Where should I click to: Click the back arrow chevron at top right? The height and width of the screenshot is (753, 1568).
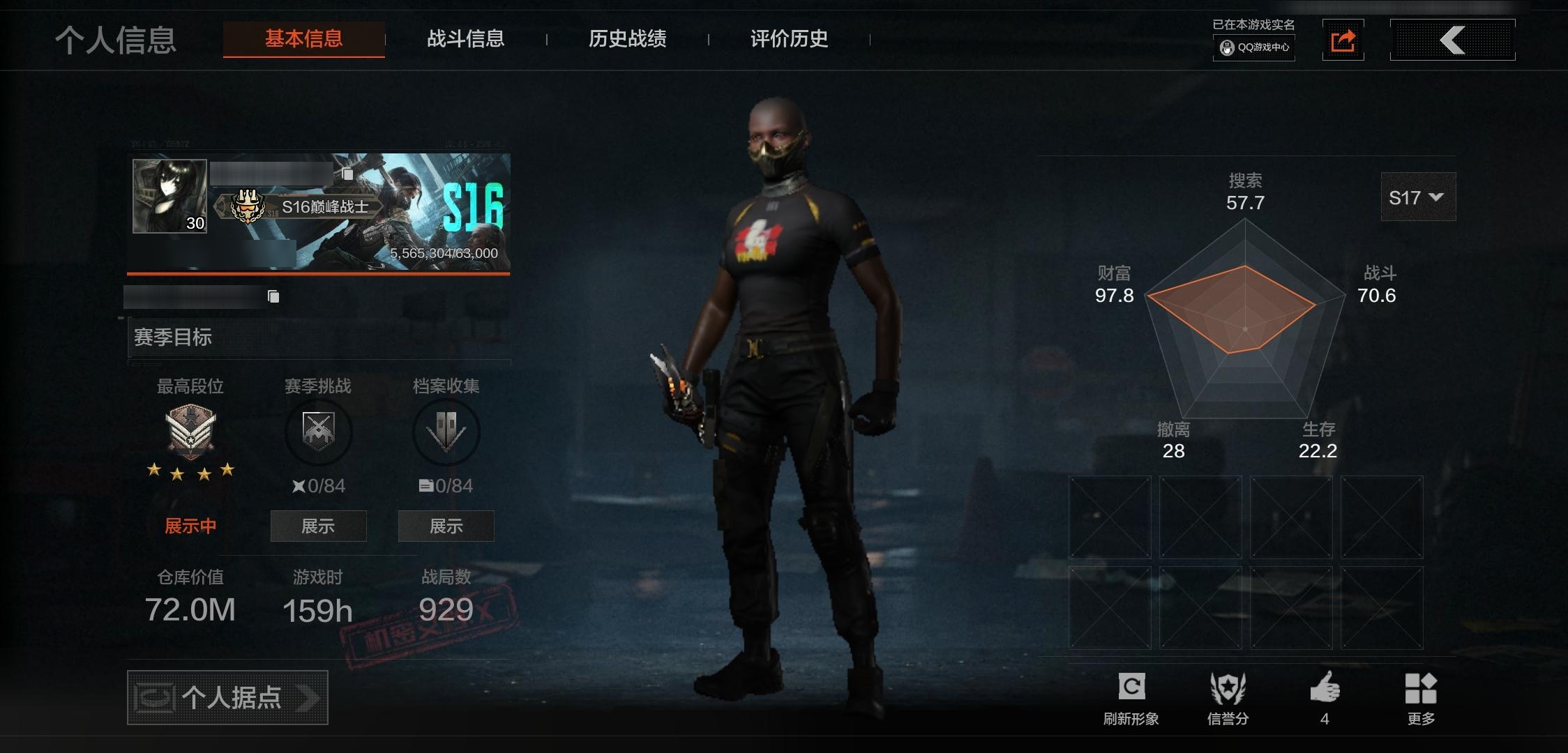coord(1452,40)
